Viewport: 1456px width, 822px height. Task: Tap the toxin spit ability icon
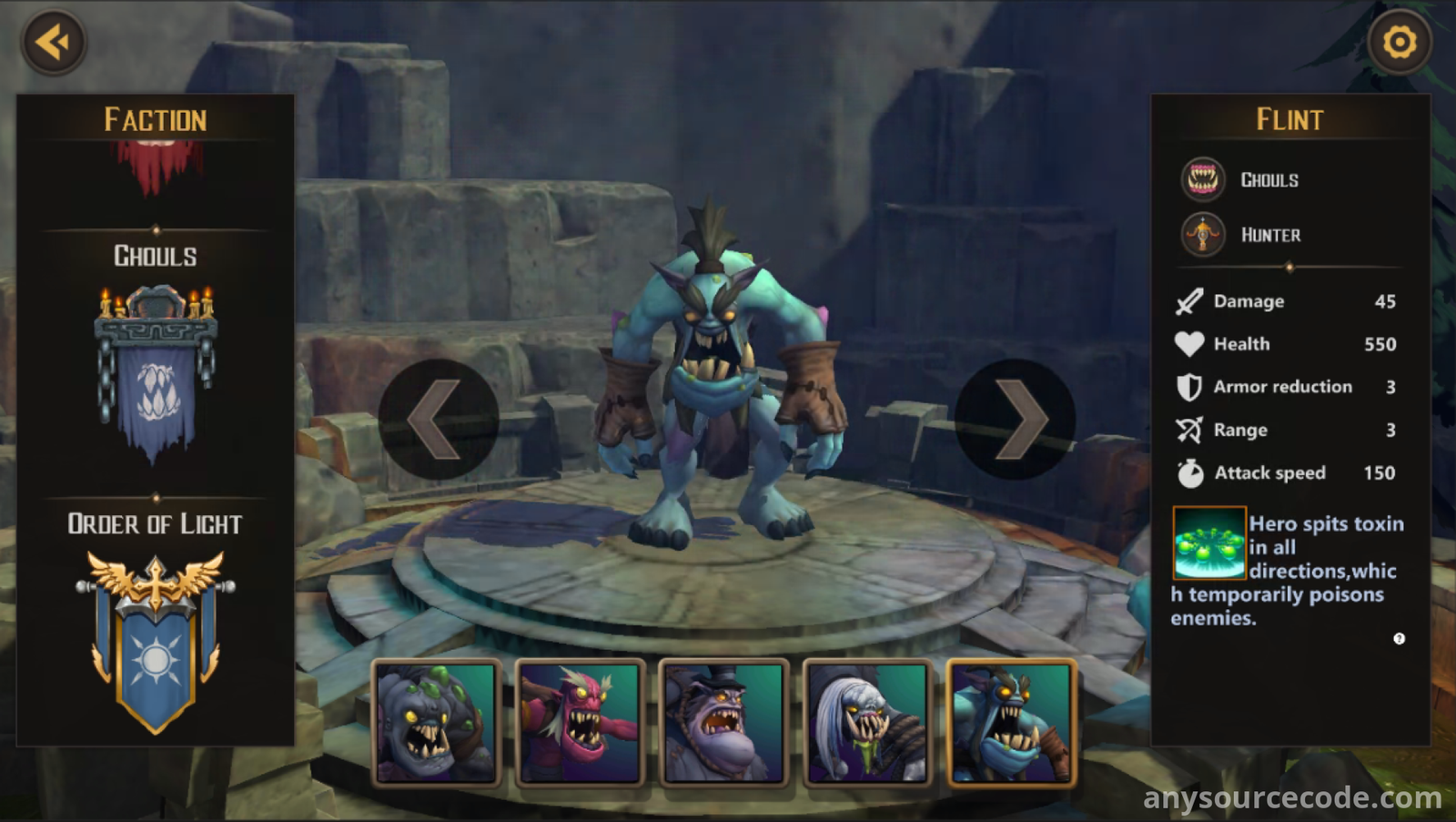(1208, 543)
